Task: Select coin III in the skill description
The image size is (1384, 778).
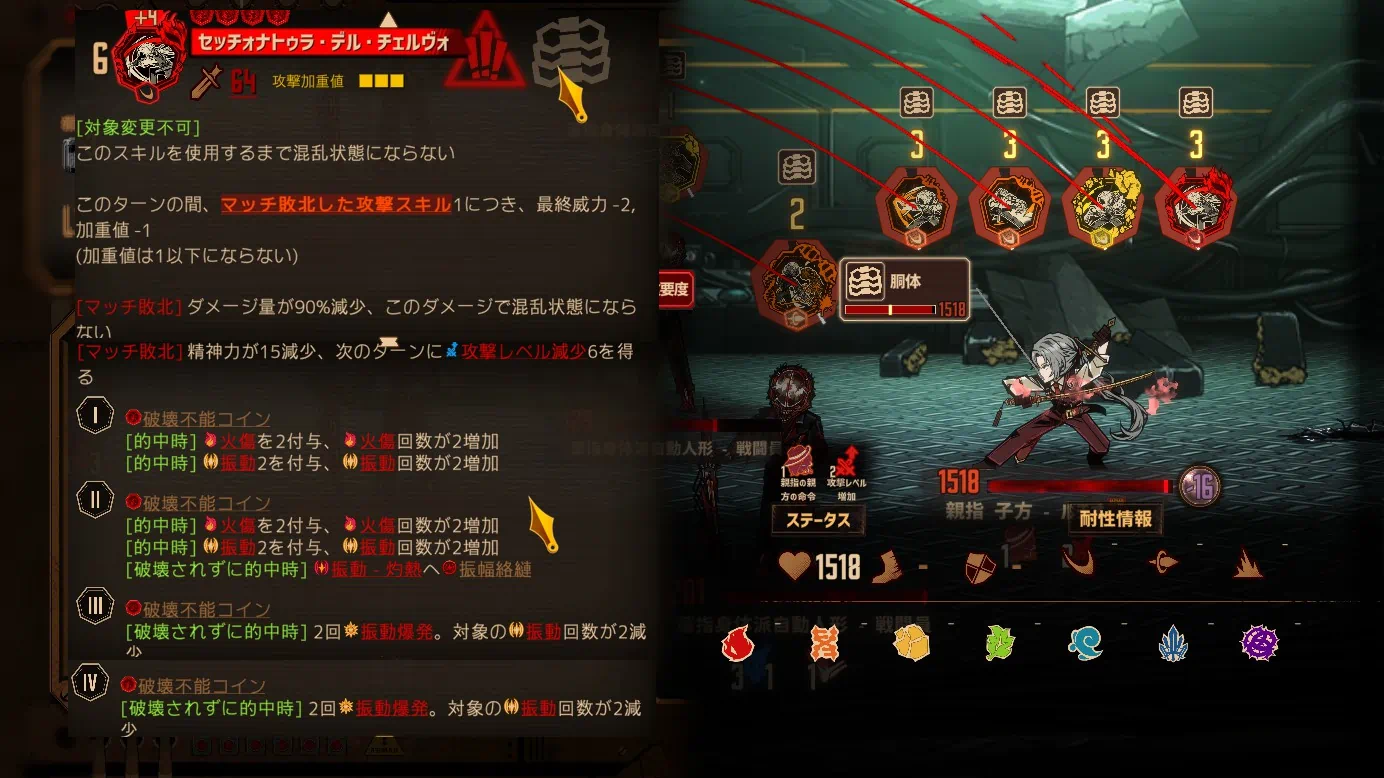Action: [95, 606]
